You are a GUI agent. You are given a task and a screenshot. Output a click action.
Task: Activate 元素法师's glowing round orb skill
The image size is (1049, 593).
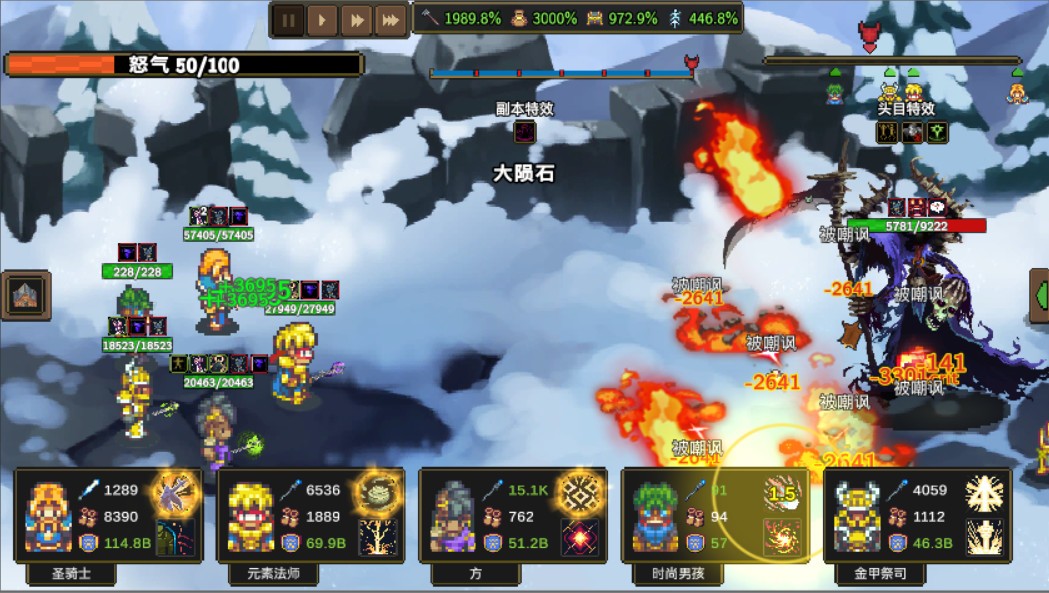pos(378,493)
